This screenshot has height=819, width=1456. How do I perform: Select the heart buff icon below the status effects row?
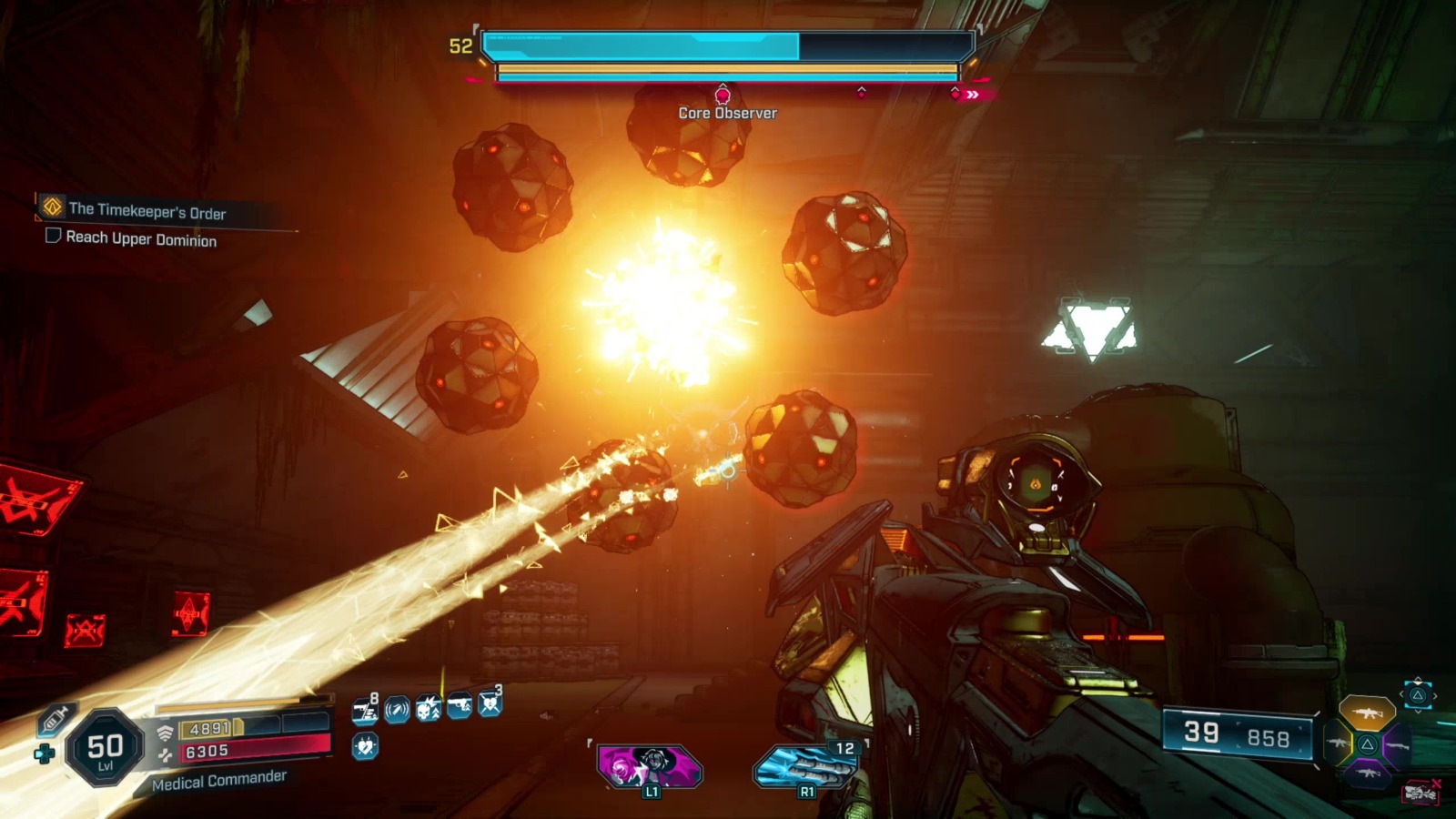[x=365, y=746]
